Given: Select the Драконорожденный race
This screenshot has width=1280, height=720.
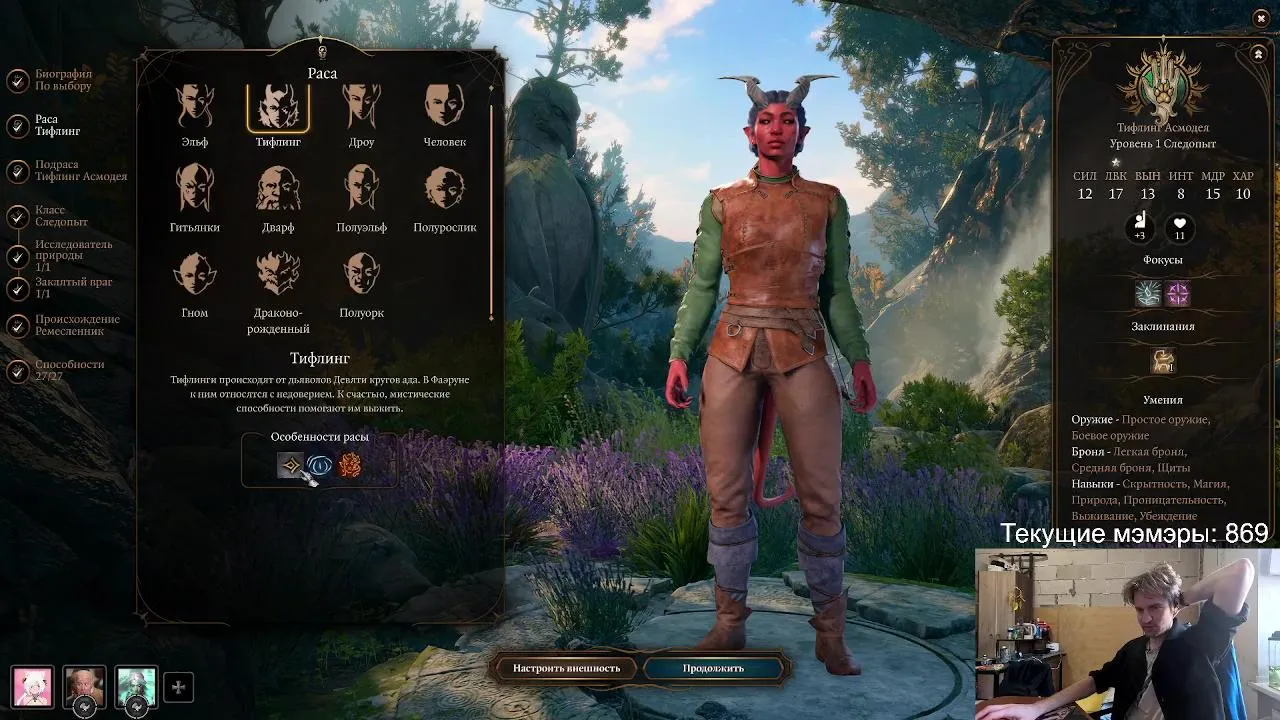Looking at the screenshot, I should click(278, 275).
